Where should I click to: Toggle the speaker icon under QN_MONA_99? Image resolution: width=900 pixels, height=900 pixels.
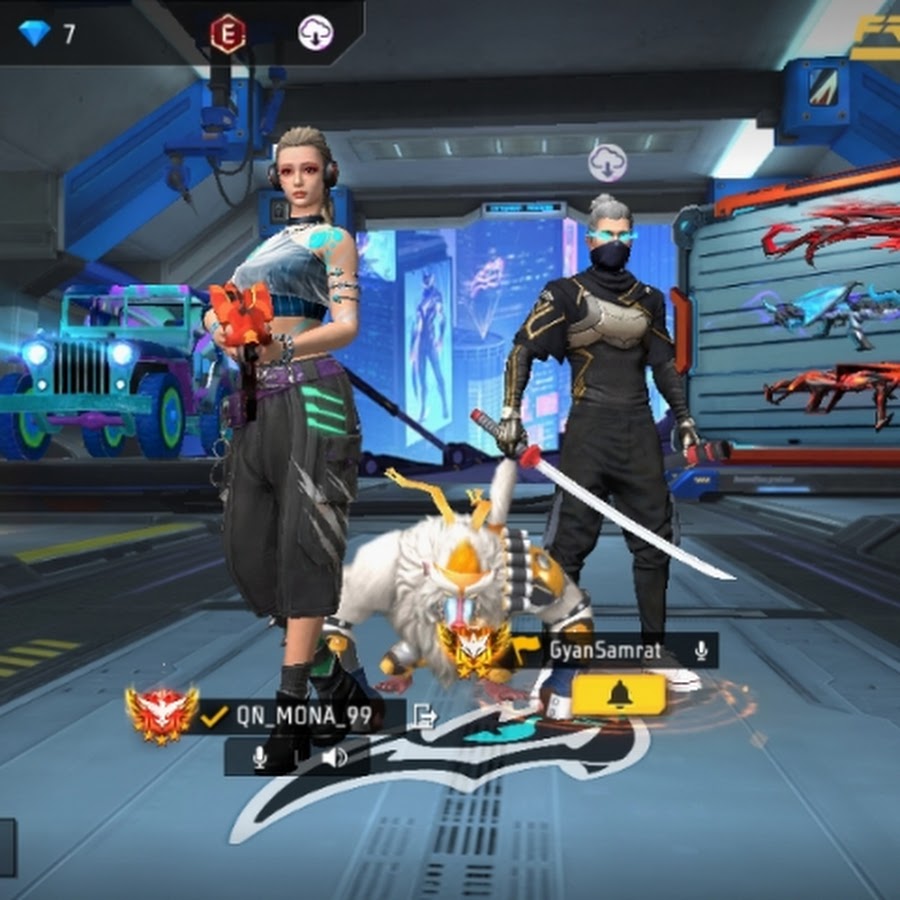[334, 757]
